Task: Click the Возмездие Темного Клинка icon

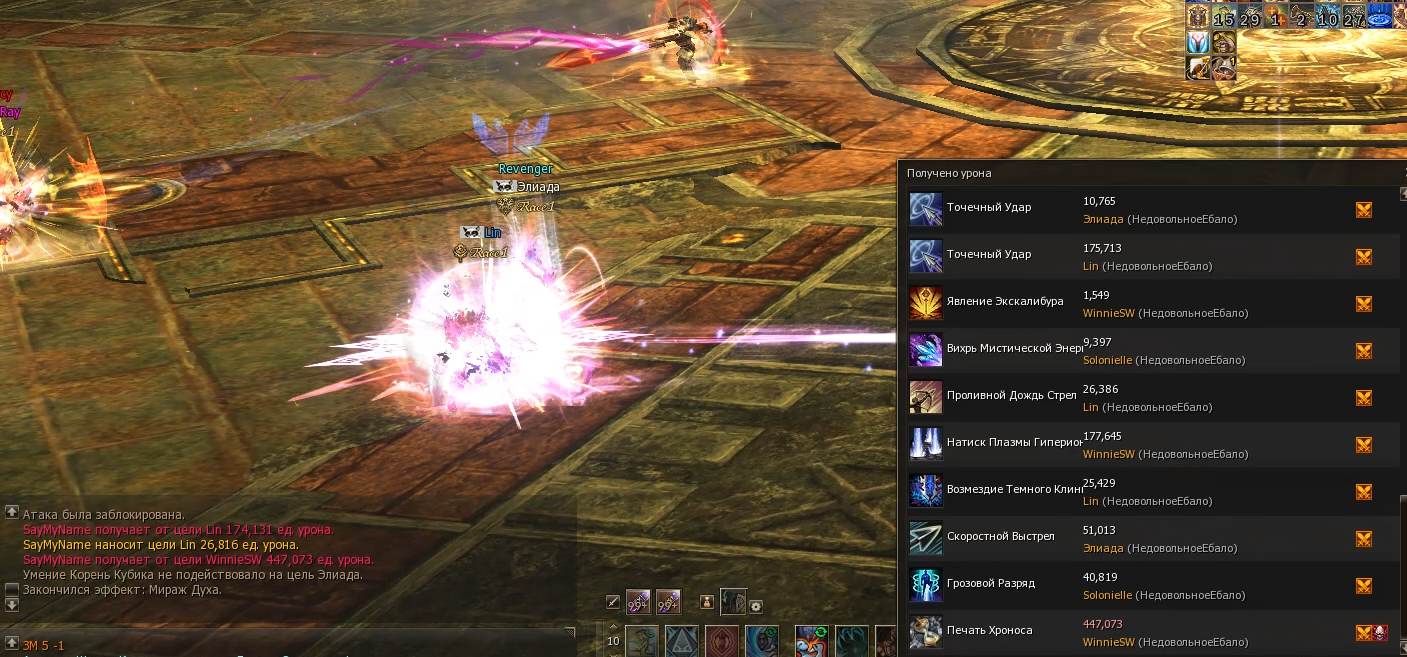Action: click(925, 491)
